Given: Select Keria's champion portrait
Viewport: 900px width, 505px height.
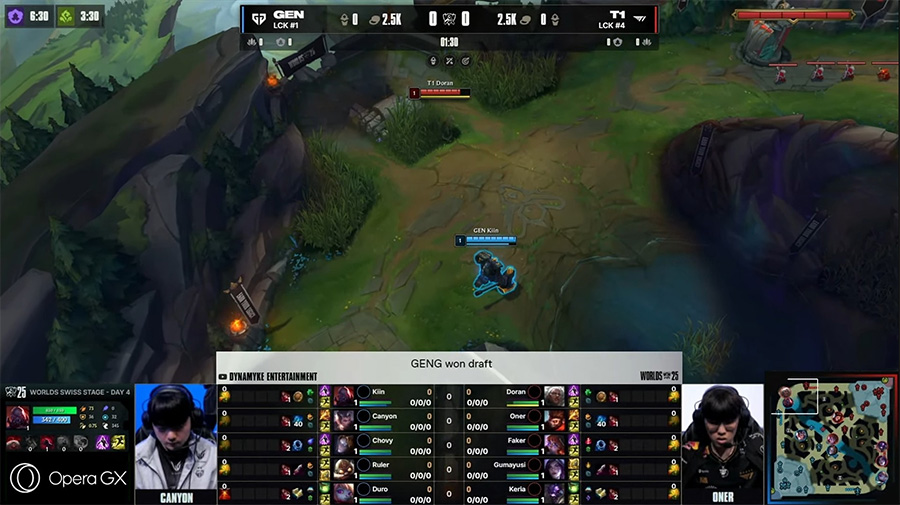Looking at the screenshot, I should 554,491.
